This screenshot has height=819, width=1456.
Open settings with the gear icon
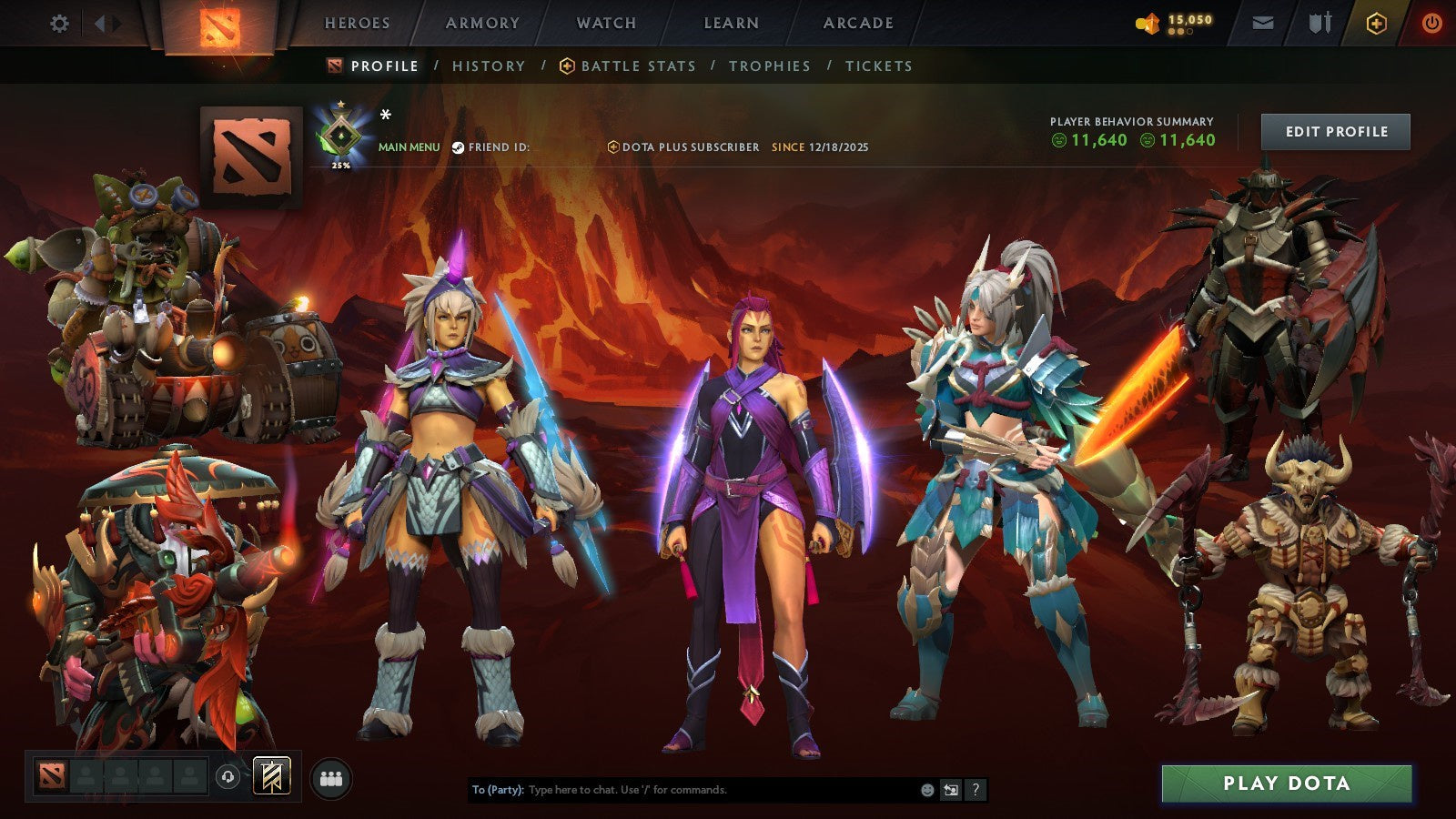60,23
